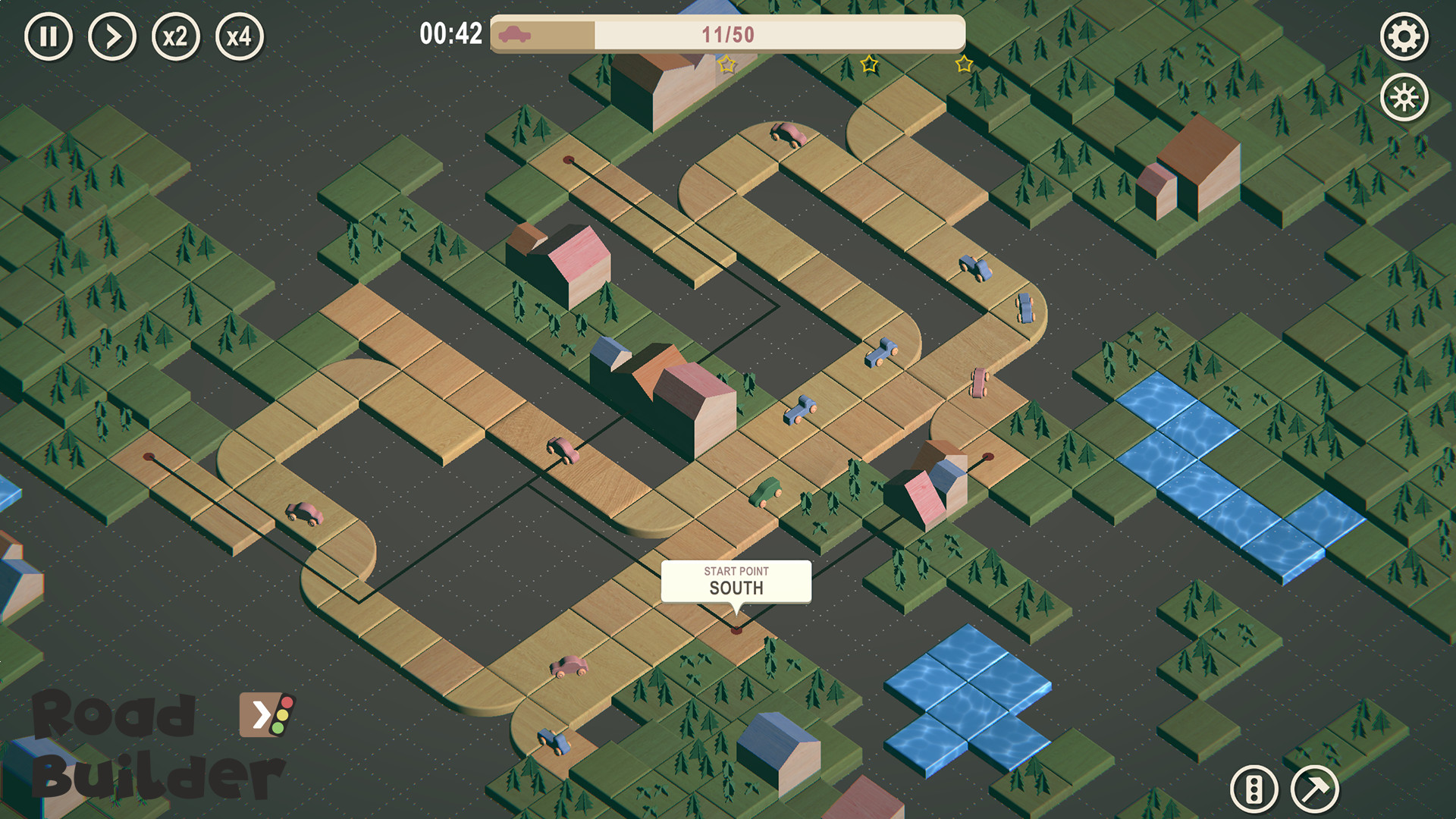
Task: Enable x4 game speed
Action: pos(239,36)
